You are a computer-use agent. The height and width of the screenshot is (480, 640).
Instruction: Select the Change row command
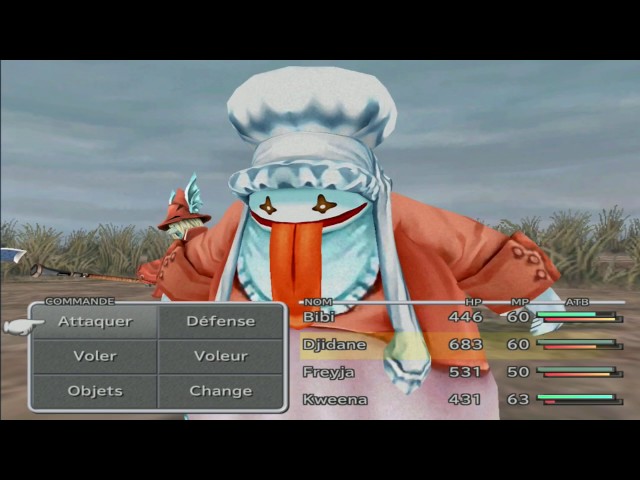[x=221, y=390]
